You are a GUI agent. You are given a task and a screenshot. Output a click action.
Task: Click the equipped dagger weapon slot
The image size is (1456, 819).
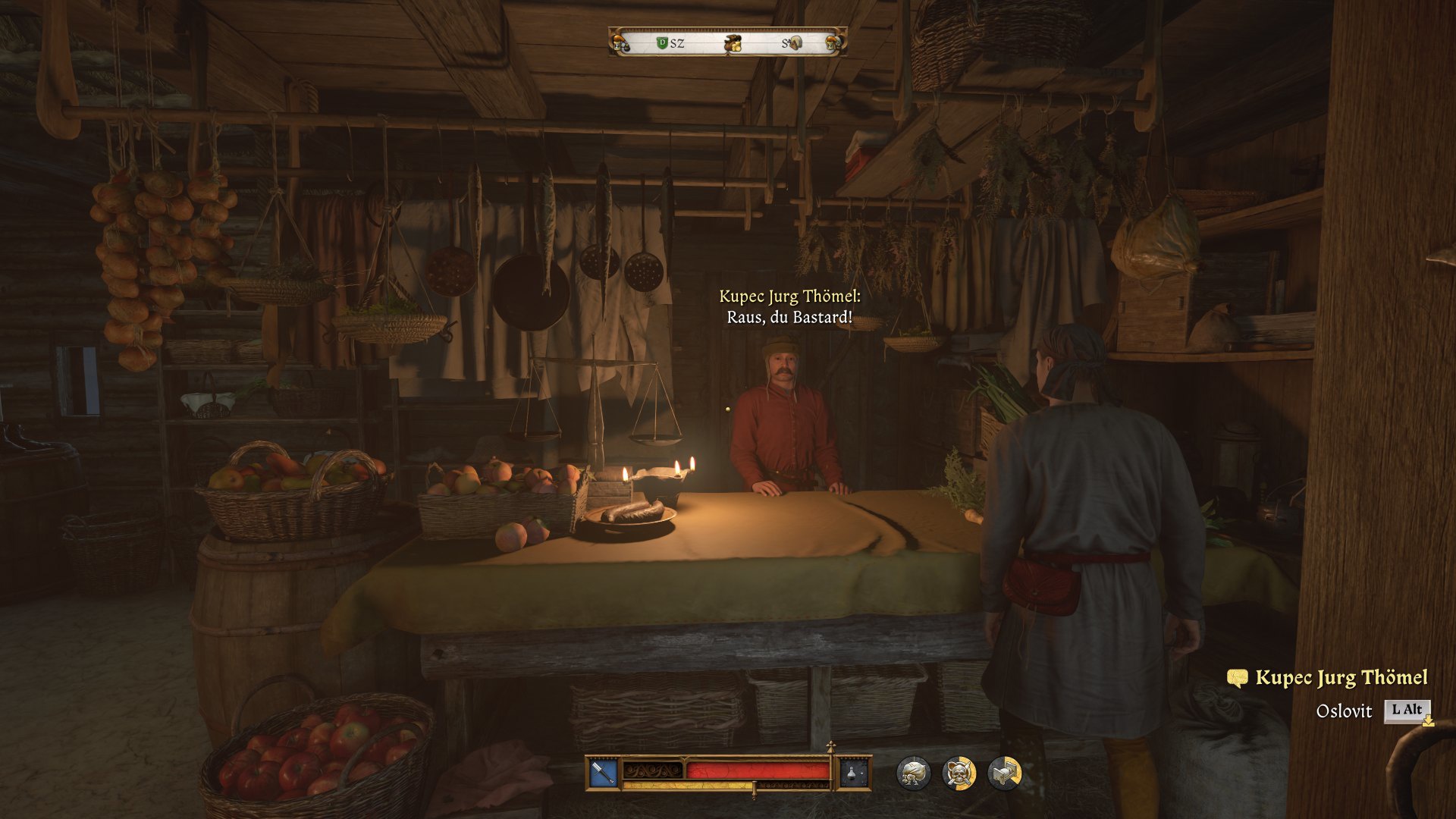[x=604, y=773]
